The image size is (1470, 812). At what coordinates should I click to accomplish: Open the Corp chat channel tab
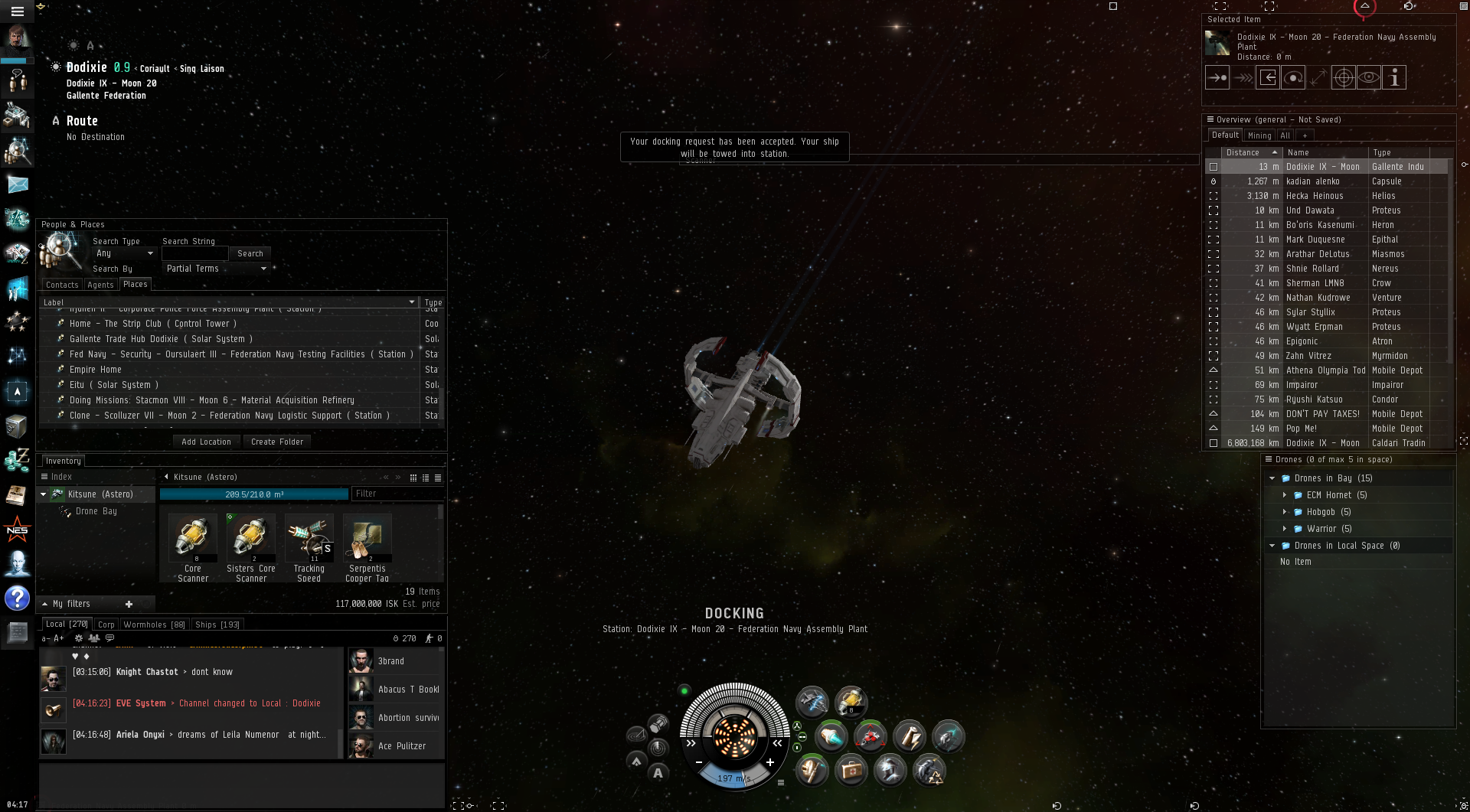coord(106,624)
